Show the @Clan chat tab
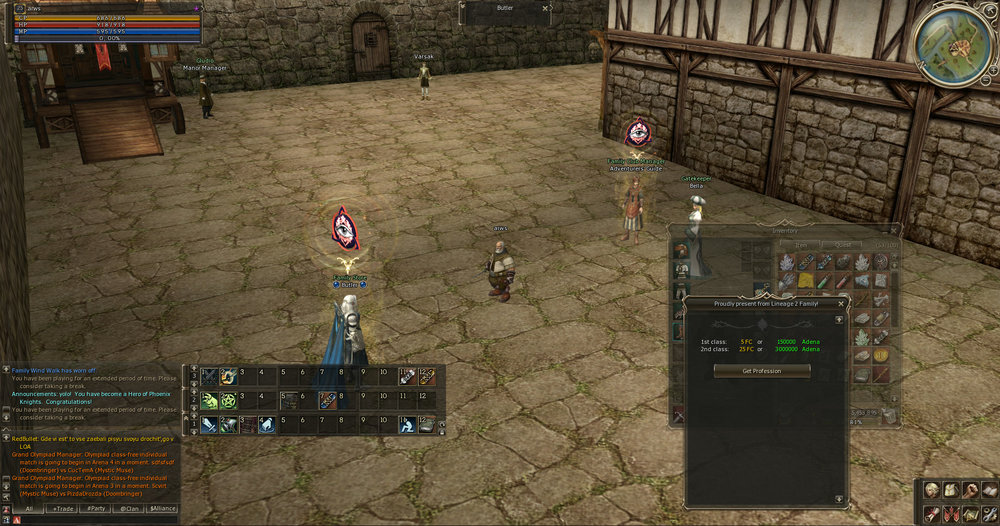The image size is (1000, 526). coord(129,508)
